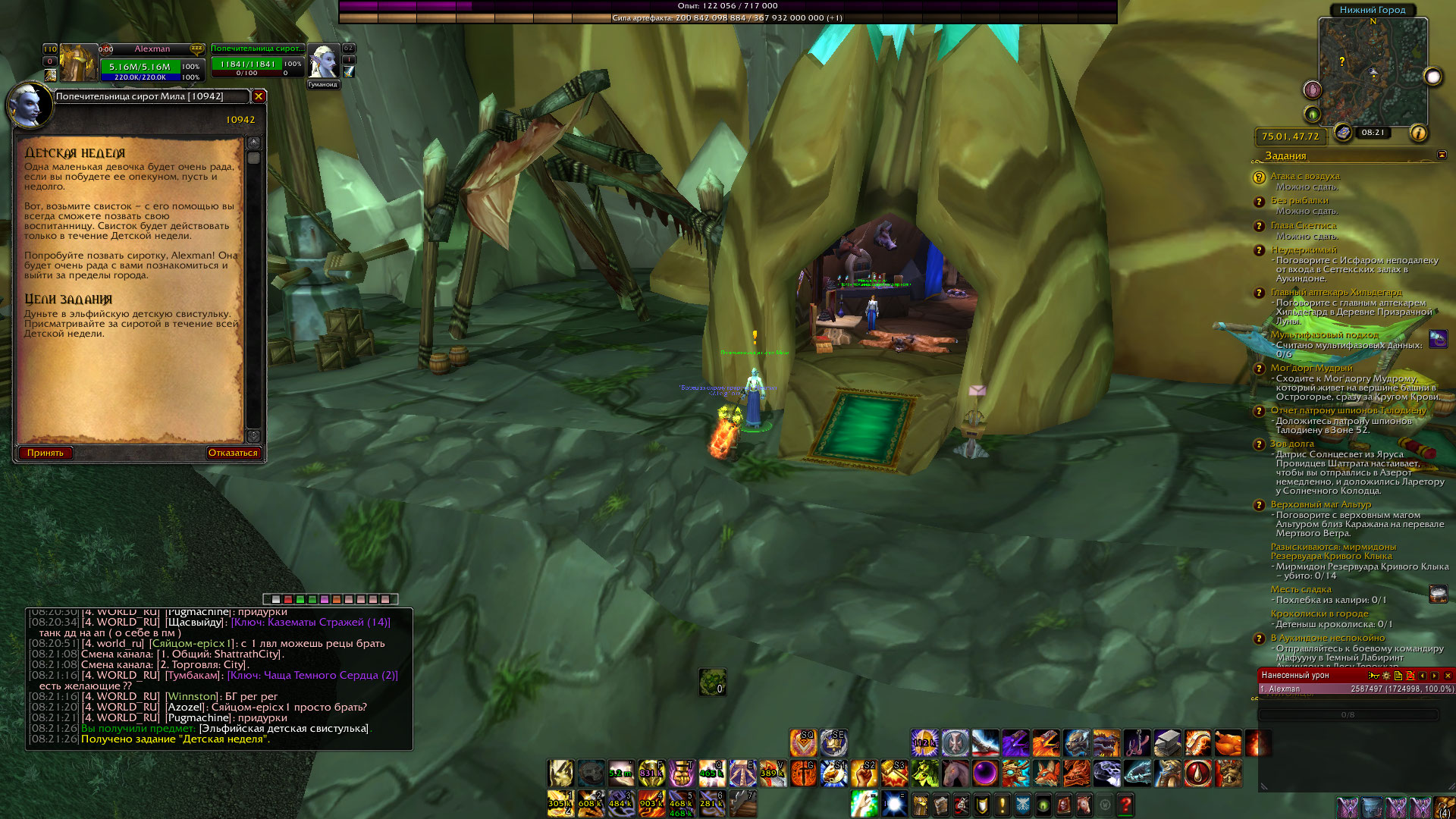The width and height of the screenshot is (1456, 819).
Task: Open the blue book icon under minimap
Action: tap(1344, 133)
